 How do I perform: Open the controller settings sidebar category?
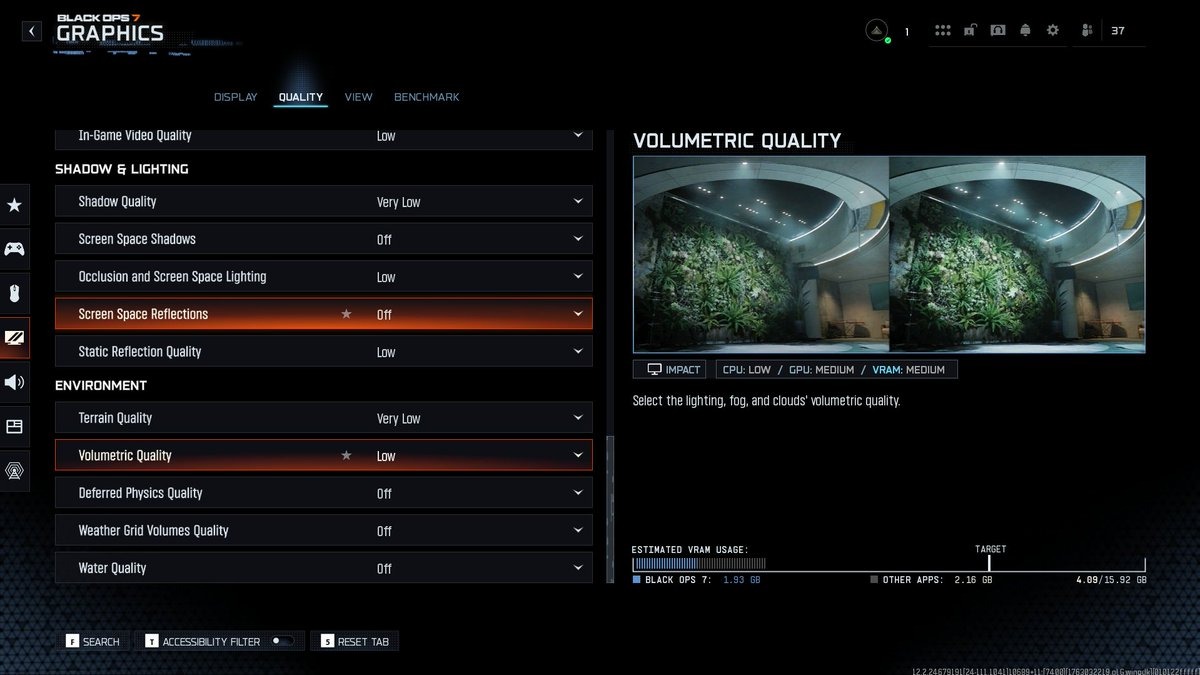pos(14,249)
